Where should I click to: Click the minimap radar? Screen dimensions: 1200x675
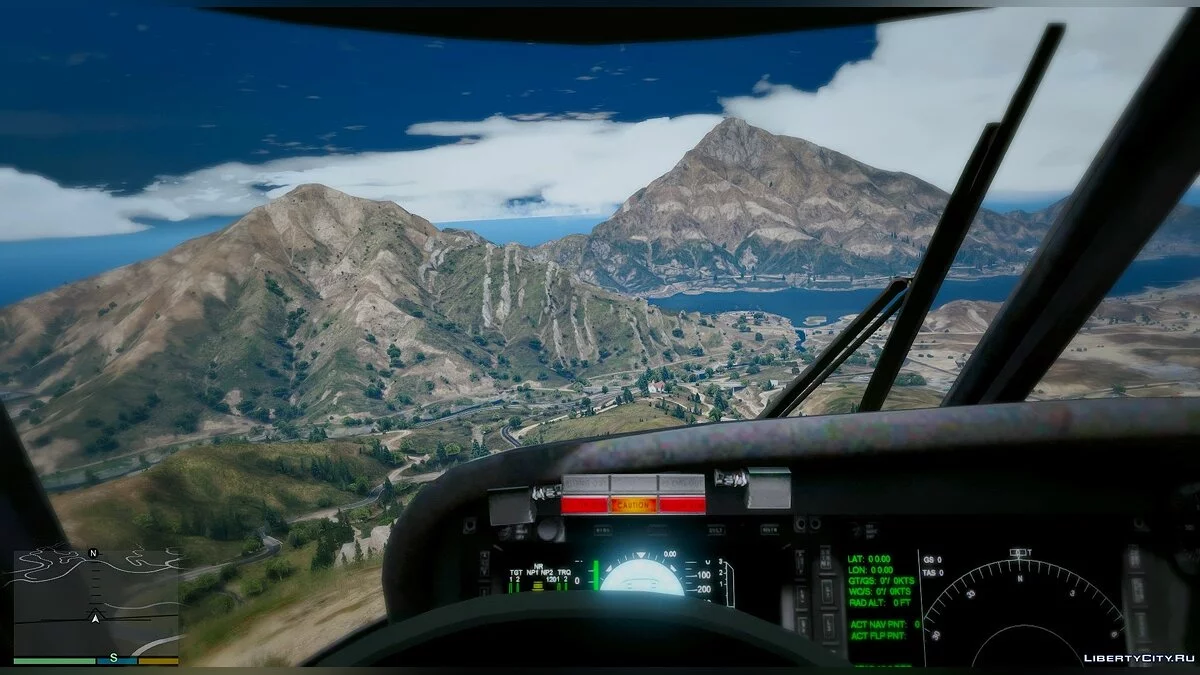coord(96,603)
